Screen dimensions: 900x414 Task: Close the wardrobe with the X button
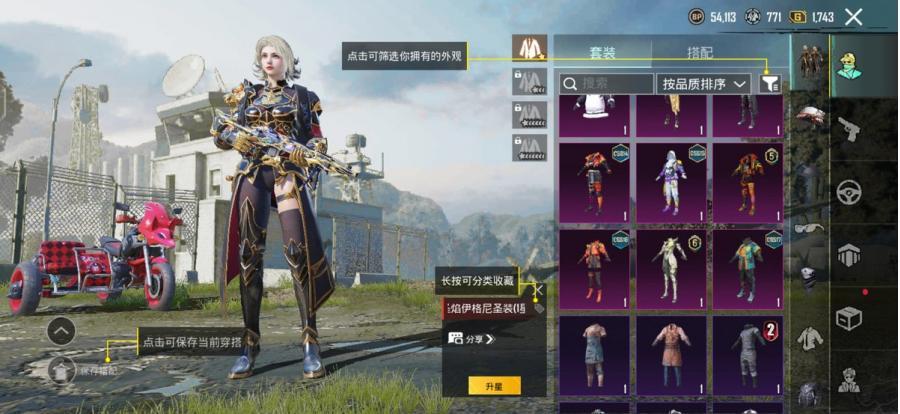[853, 16]
